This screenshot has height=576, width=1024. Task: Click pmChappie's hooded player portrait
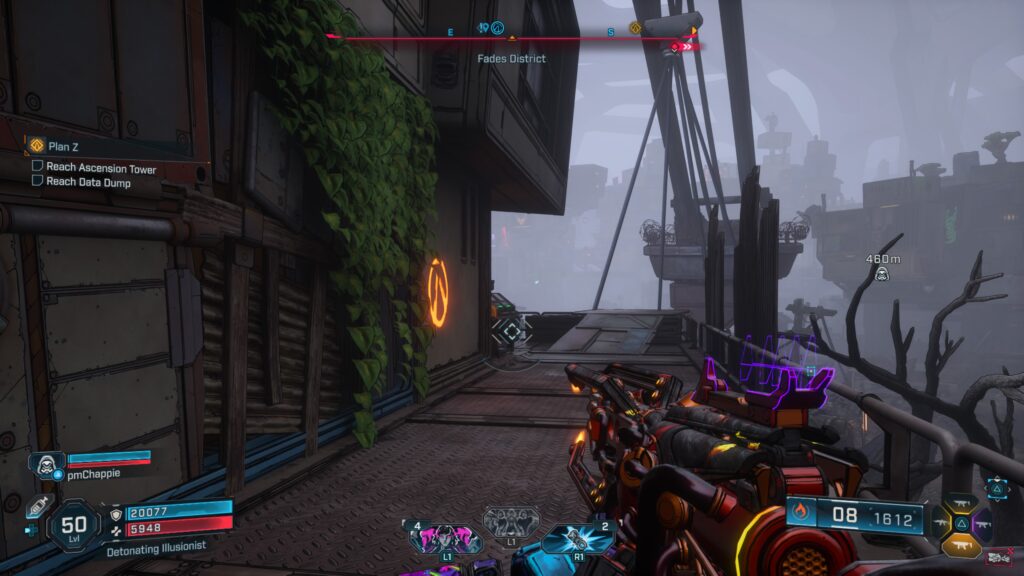47,465
